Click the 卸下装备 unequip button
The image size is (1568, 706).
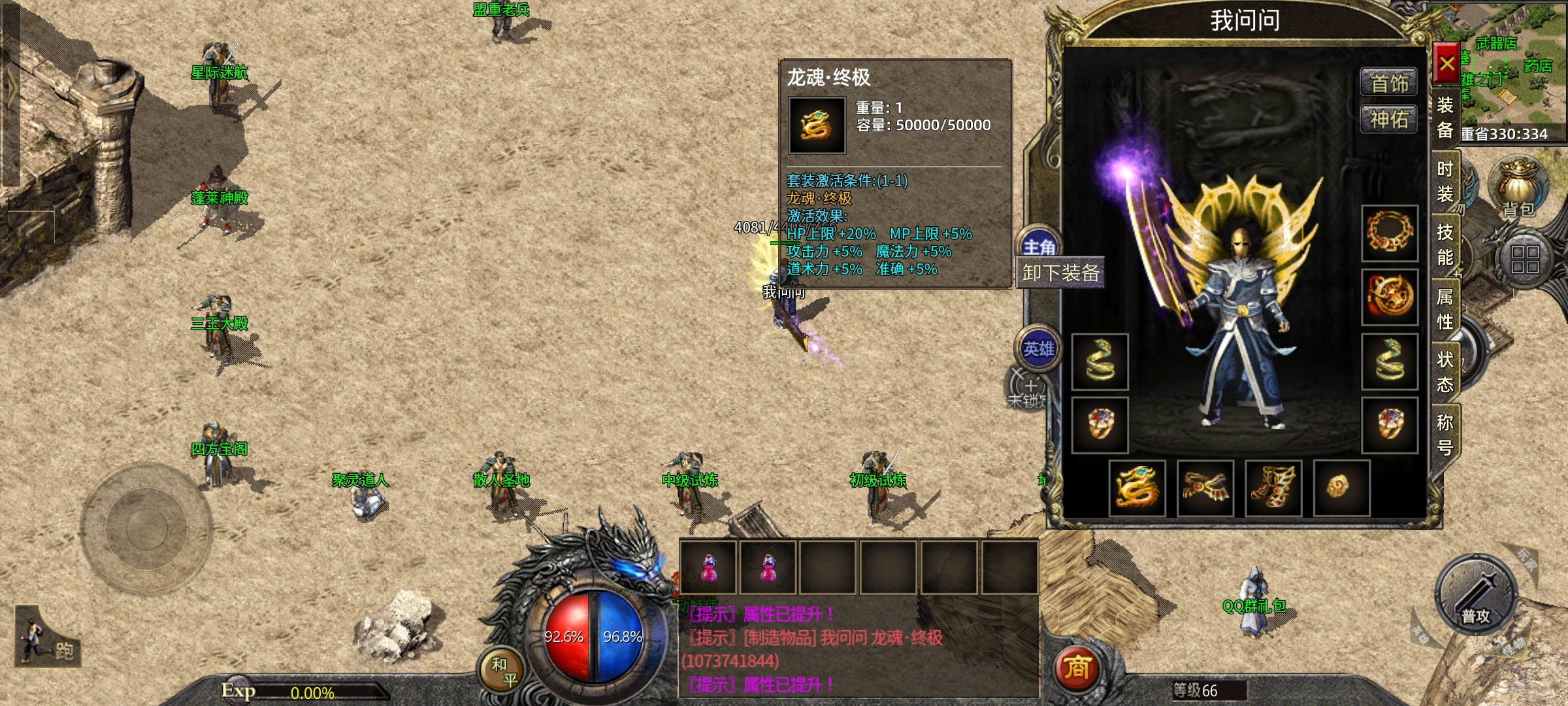pos(1060,273)
